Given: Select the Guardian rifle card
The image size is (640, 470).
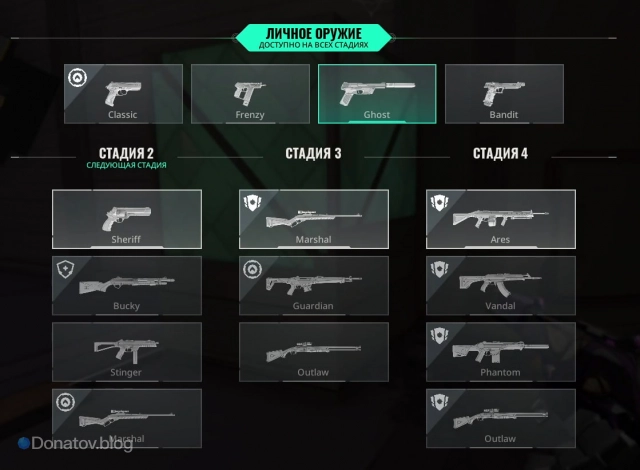Looking at the screenshot, I should point(314,285).
